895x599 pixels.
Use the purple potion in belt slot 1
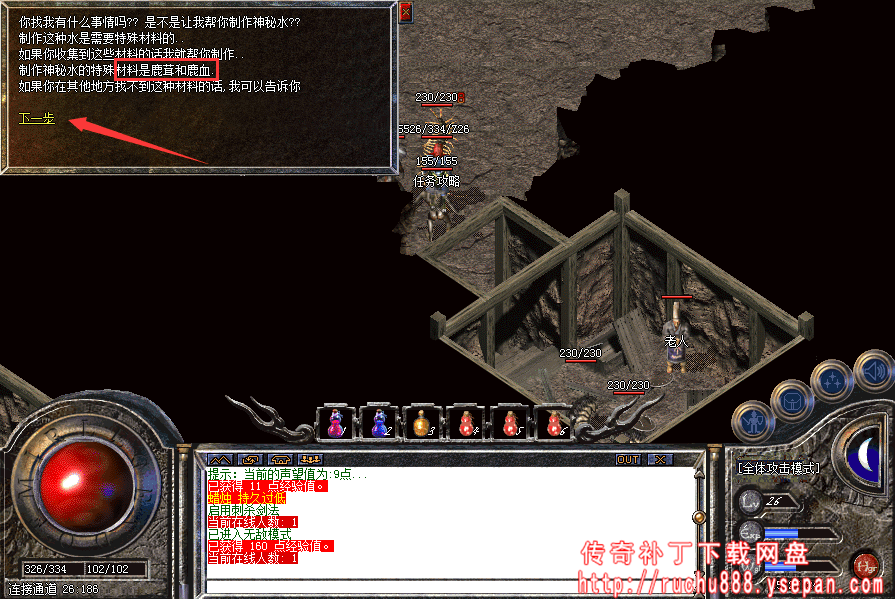coord(336,424)
